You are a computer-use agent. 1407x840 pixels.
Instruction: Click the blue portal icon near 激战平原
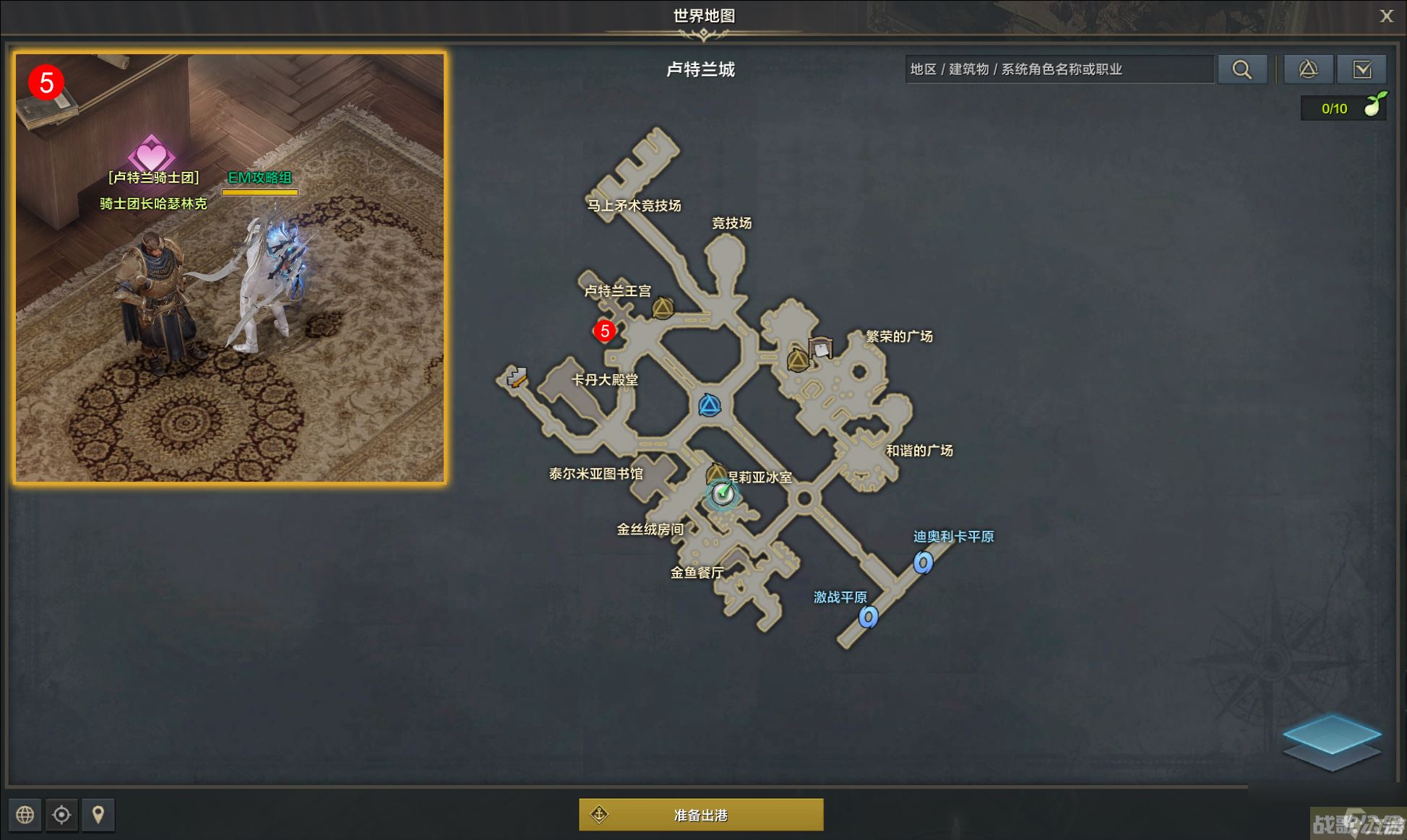click(868, 618)
